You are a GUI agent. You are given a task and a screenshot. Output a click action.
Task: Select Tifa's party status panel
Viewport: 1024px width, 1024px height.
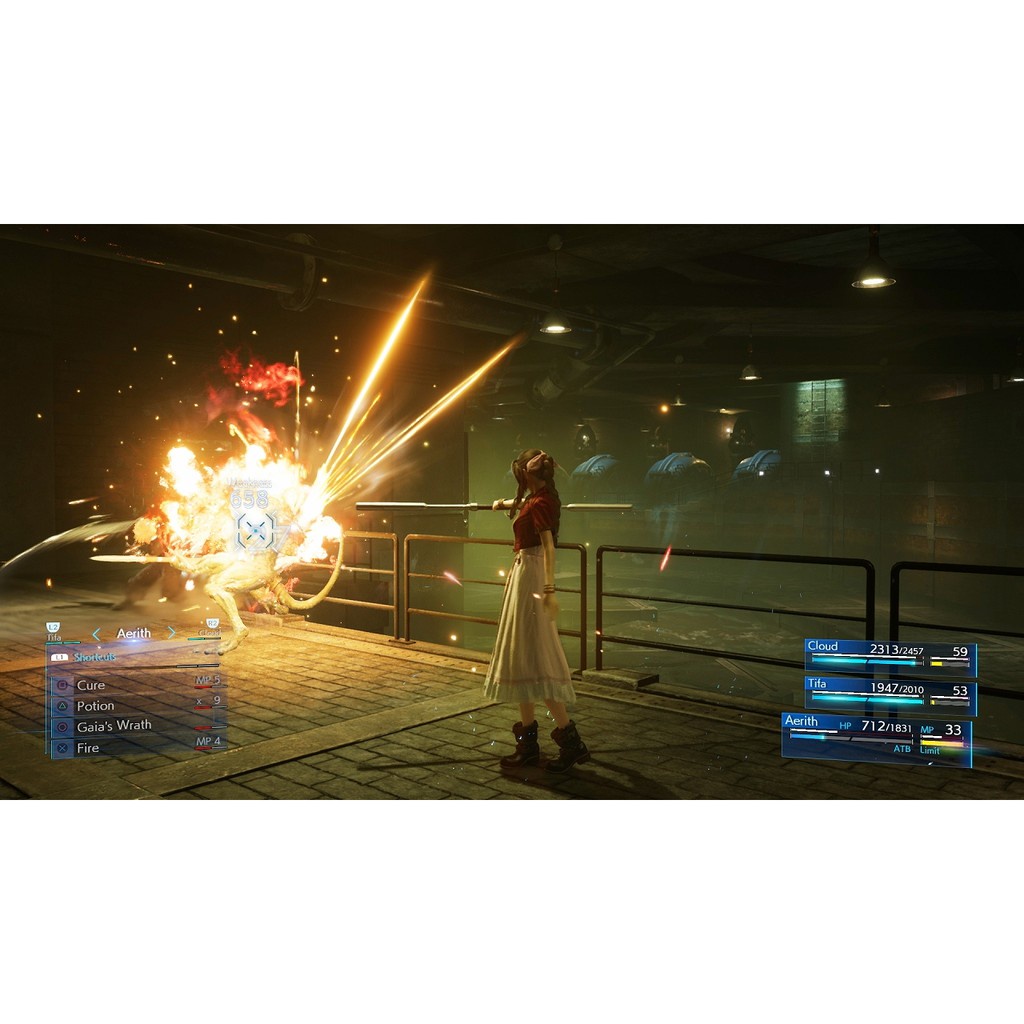tap(890, 696)
